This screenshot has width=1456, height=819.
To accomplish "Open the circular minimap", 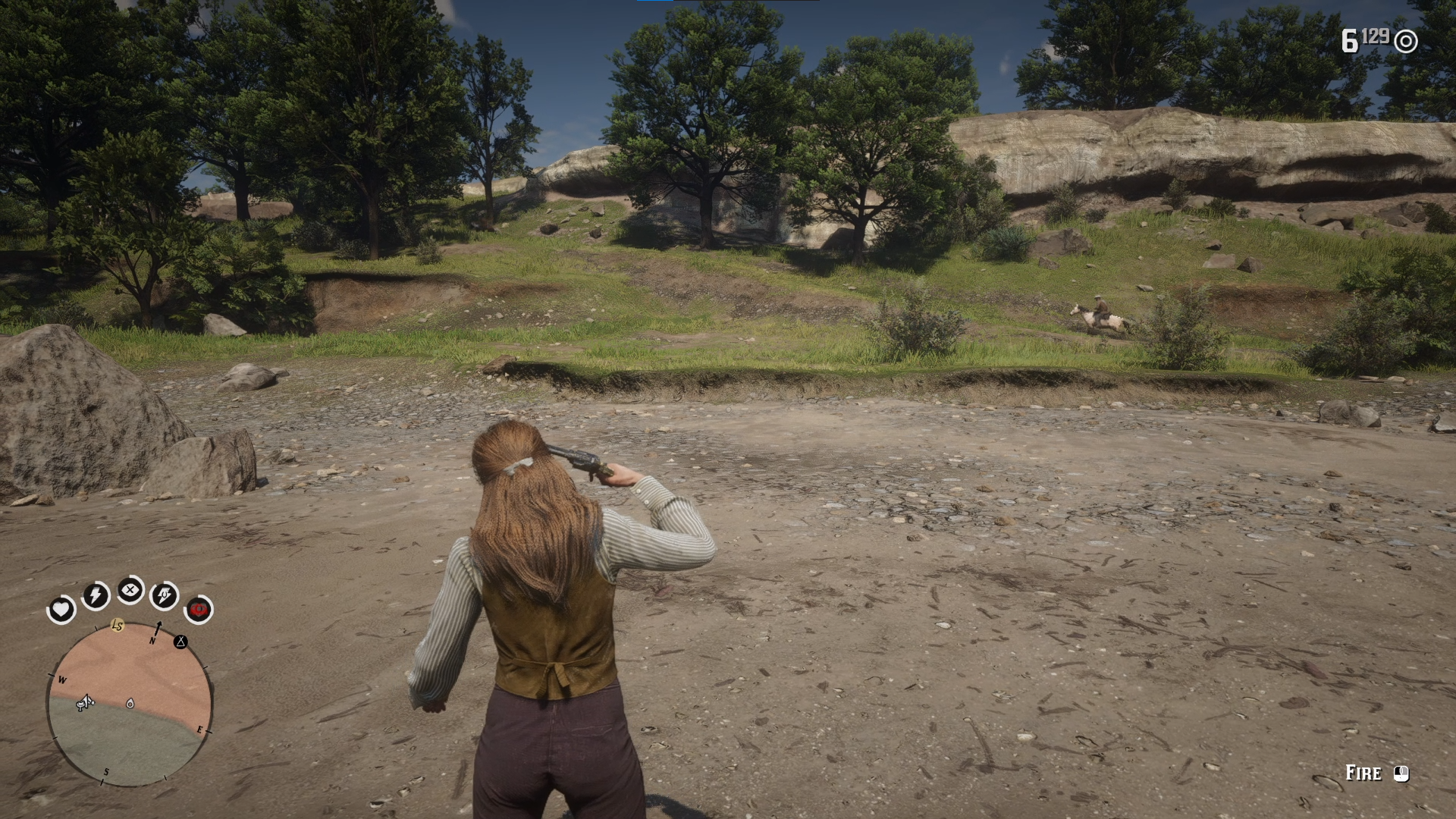I will [x=130, y=704].
